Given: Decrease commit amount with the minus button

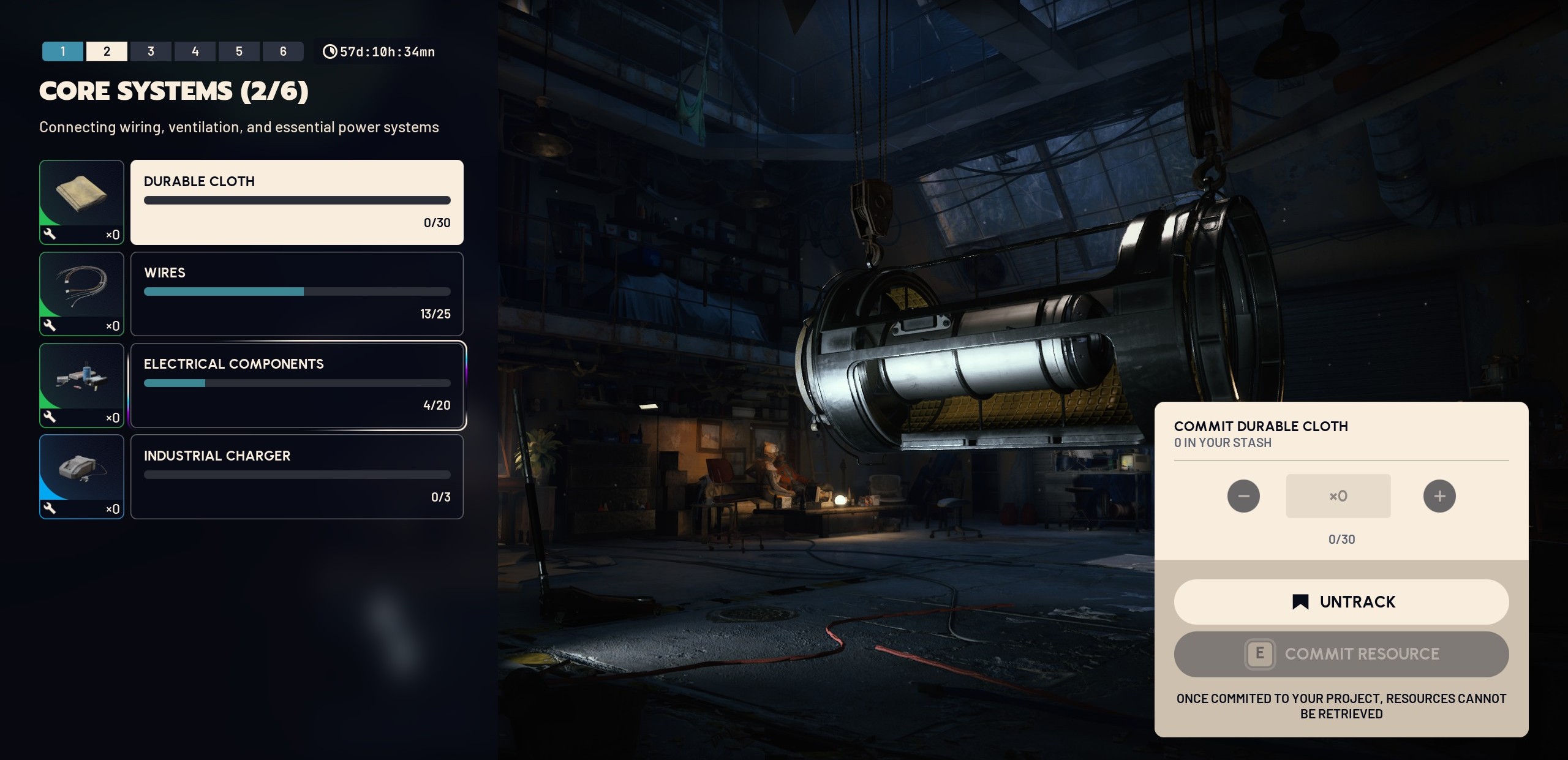Looking at the screenshot, I should pos(1245,496).
